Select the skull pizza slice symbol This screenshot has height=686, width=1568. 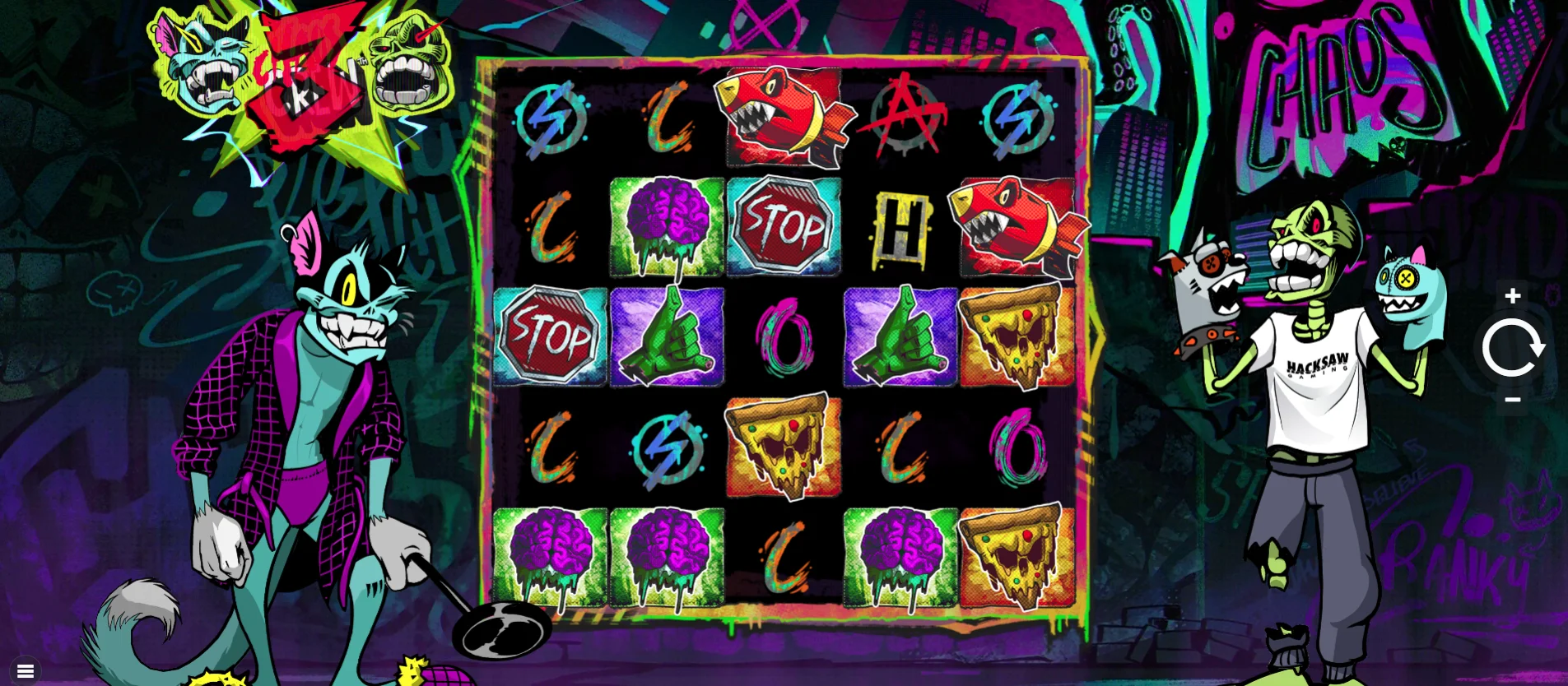tap(1018, 336)
